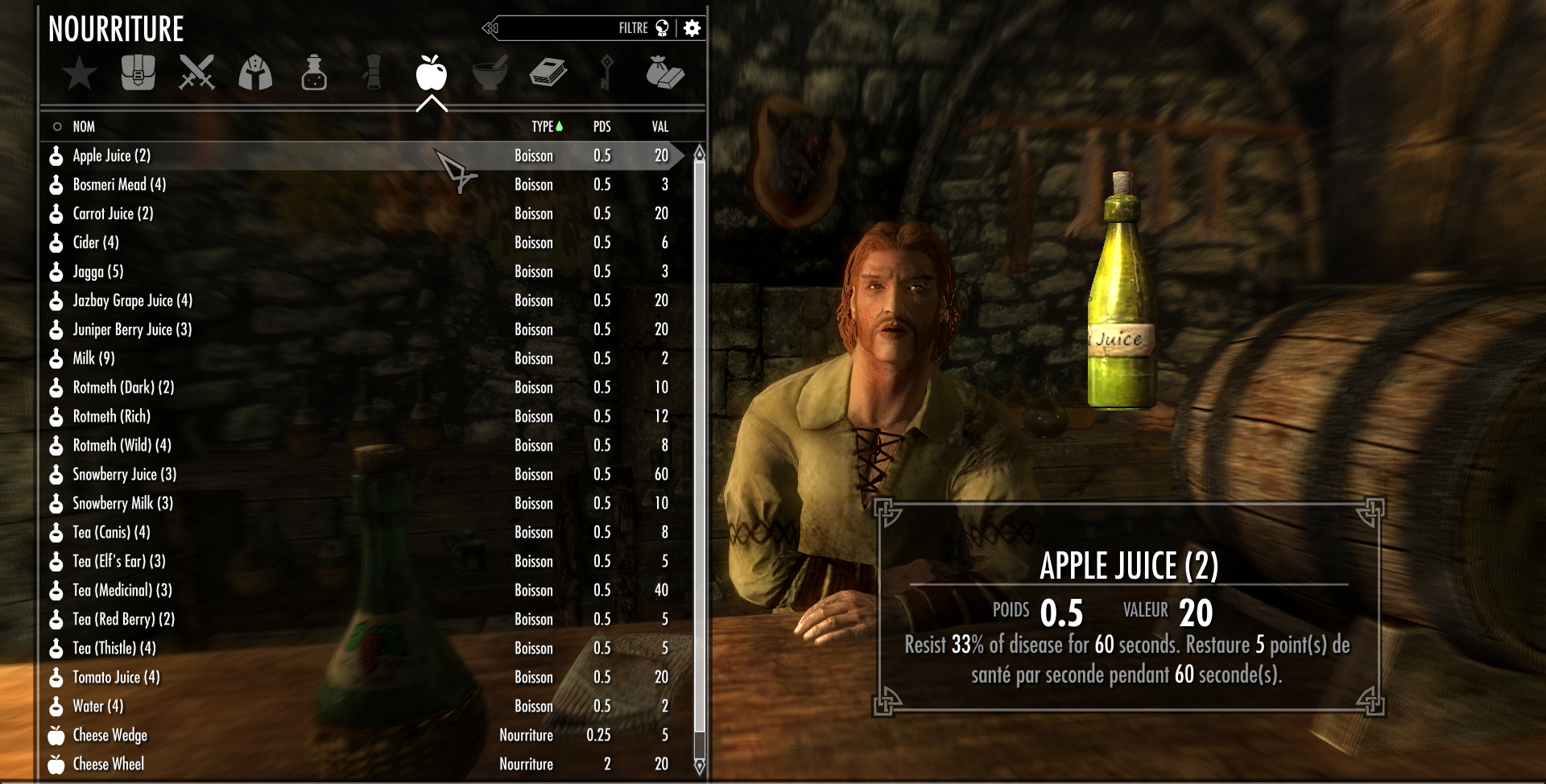Sort the list by PDS weight

(601, 126)
